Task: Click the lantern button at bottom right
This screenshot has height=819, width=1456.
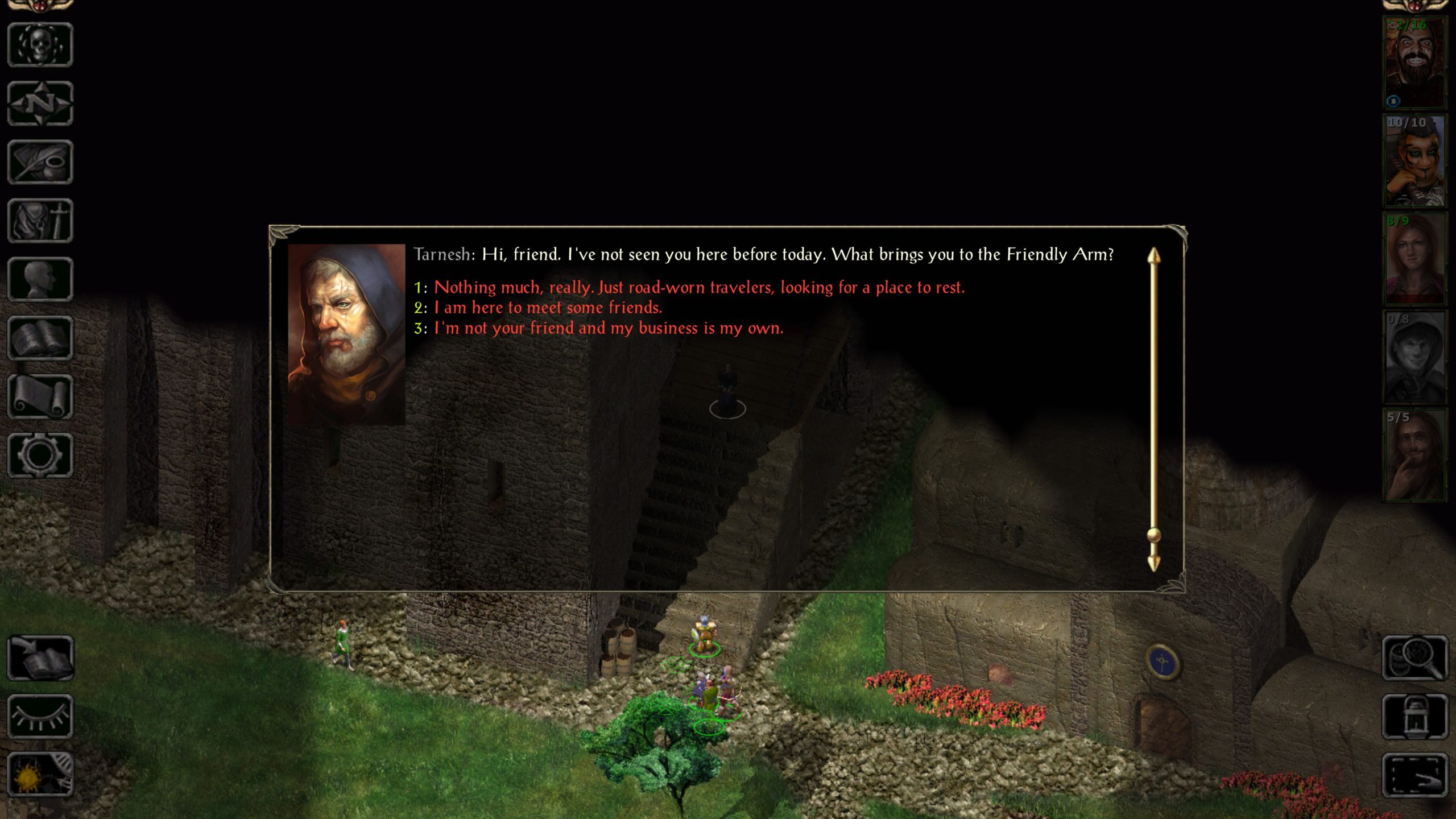Action: [x=1415, y=717]
